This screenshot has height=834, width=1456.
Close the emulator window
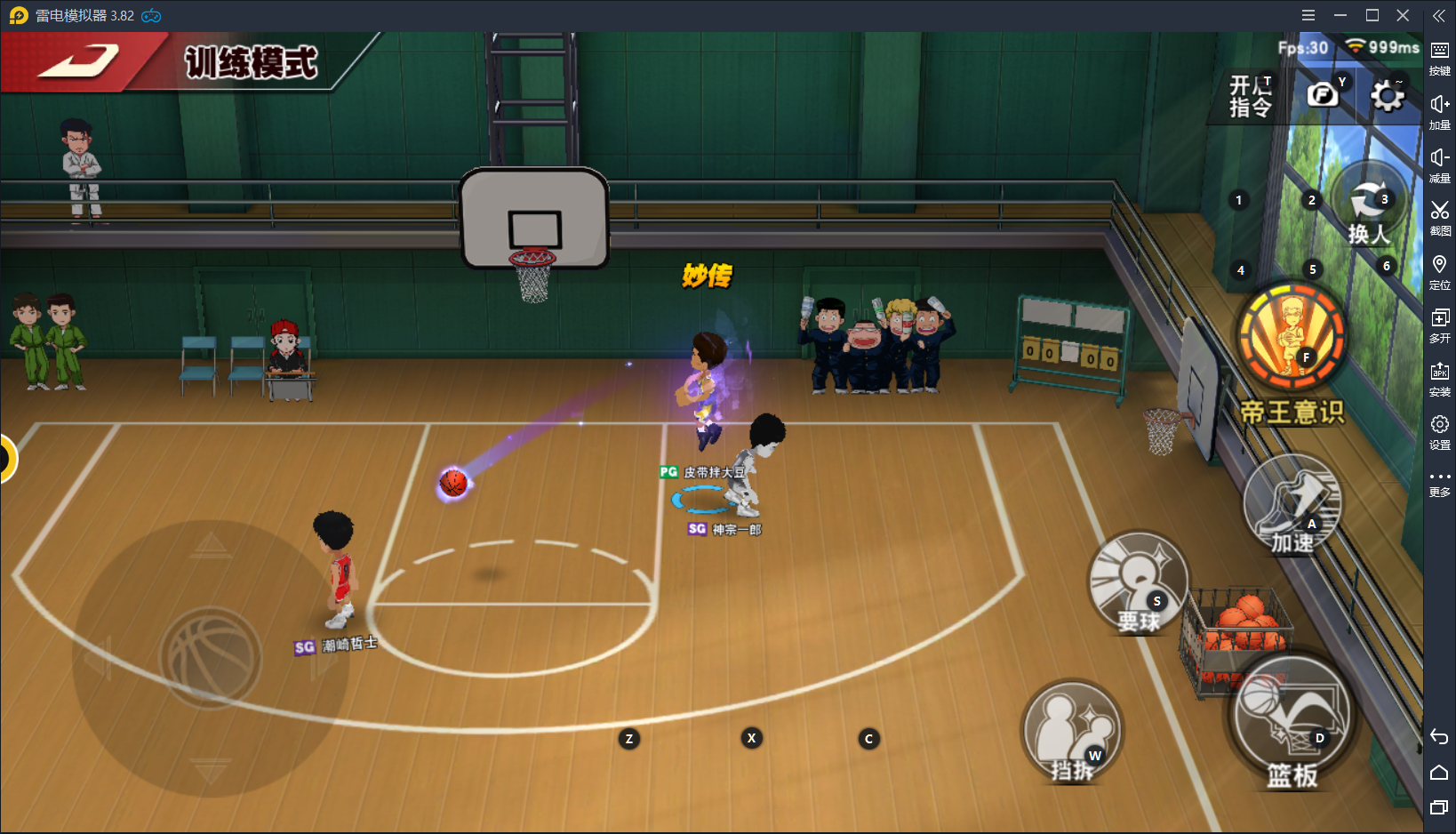pos(1403,15)
